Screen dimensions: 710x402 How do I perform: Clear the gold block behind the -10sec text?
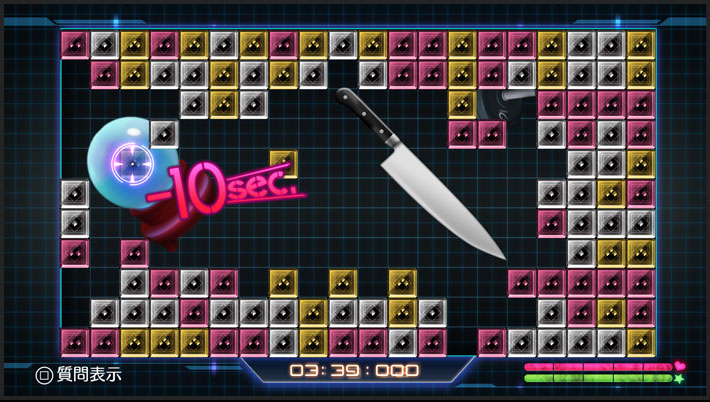point(283,161)
